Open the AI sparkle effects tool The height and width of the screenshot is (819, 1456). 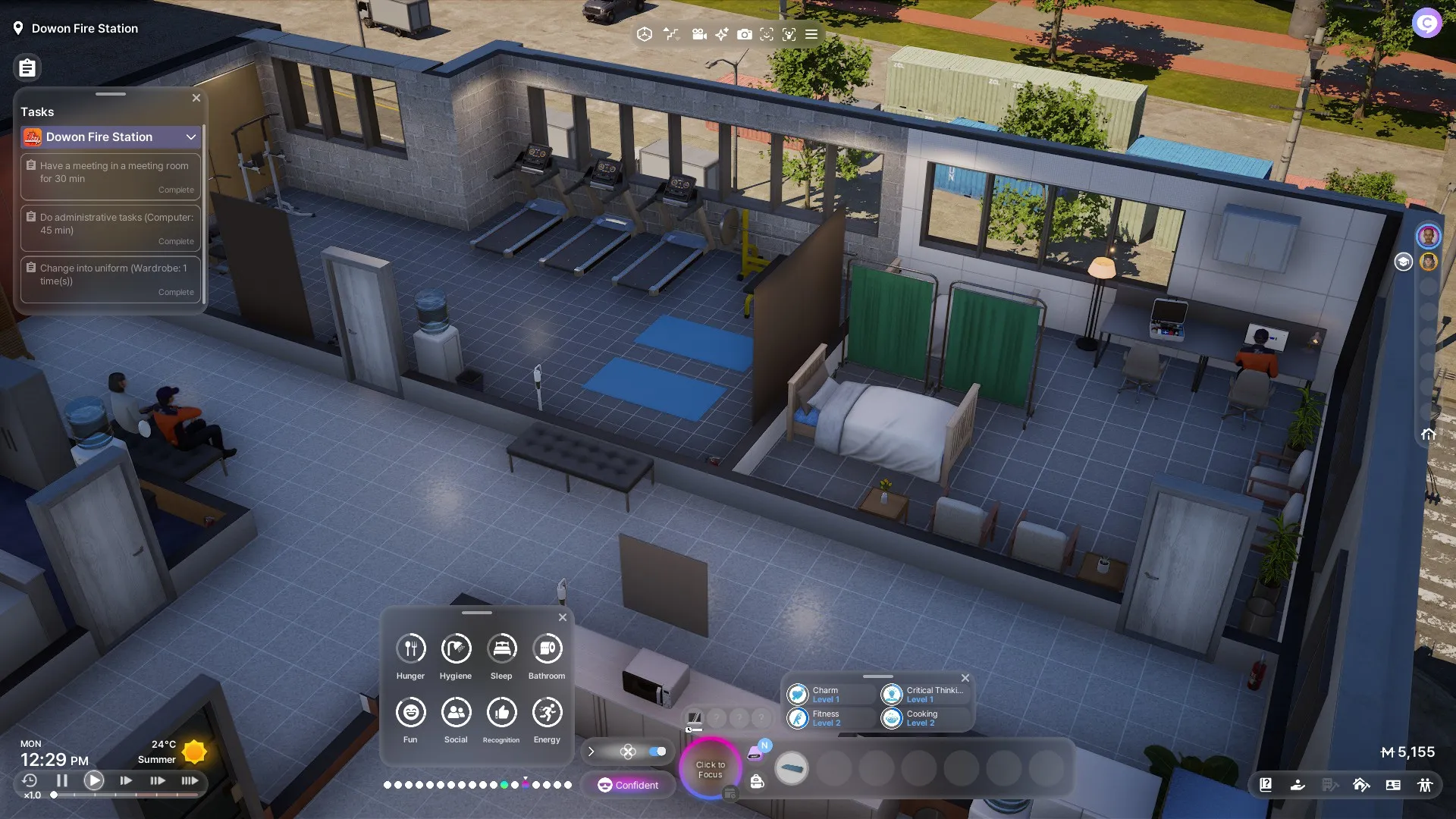tap(721, 34)
